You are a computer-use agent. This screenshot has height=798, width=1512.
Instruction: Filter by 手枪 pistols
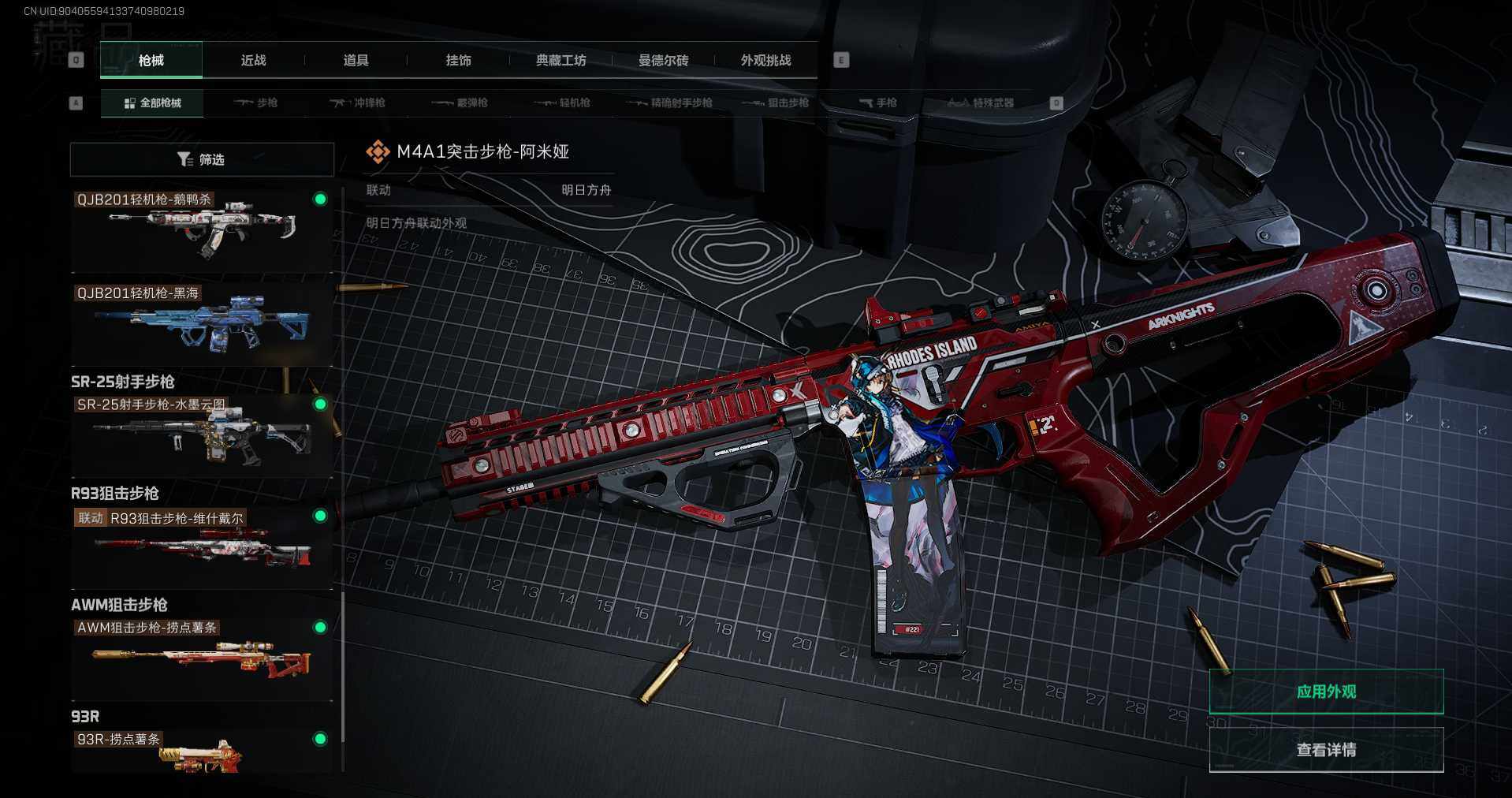878,103
